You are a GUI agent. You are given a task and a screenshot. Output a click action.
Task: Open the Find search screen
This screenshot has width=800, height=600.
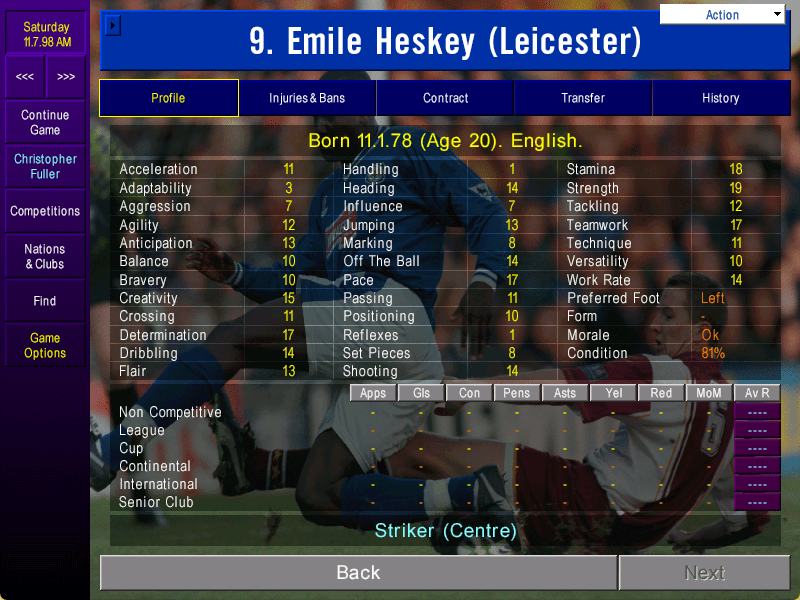[x=45, y=301]
